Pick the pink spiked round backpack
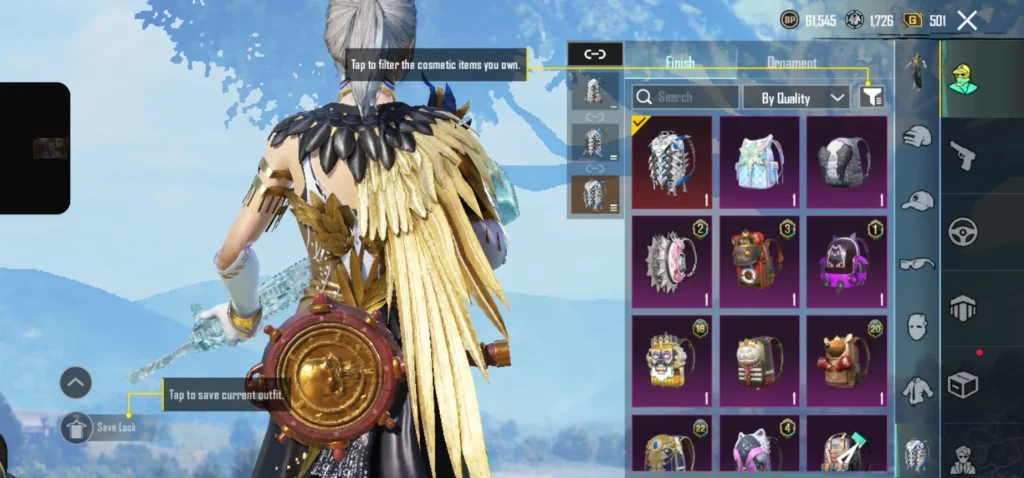The image size is (1024, 478). [x=672, y=261]
